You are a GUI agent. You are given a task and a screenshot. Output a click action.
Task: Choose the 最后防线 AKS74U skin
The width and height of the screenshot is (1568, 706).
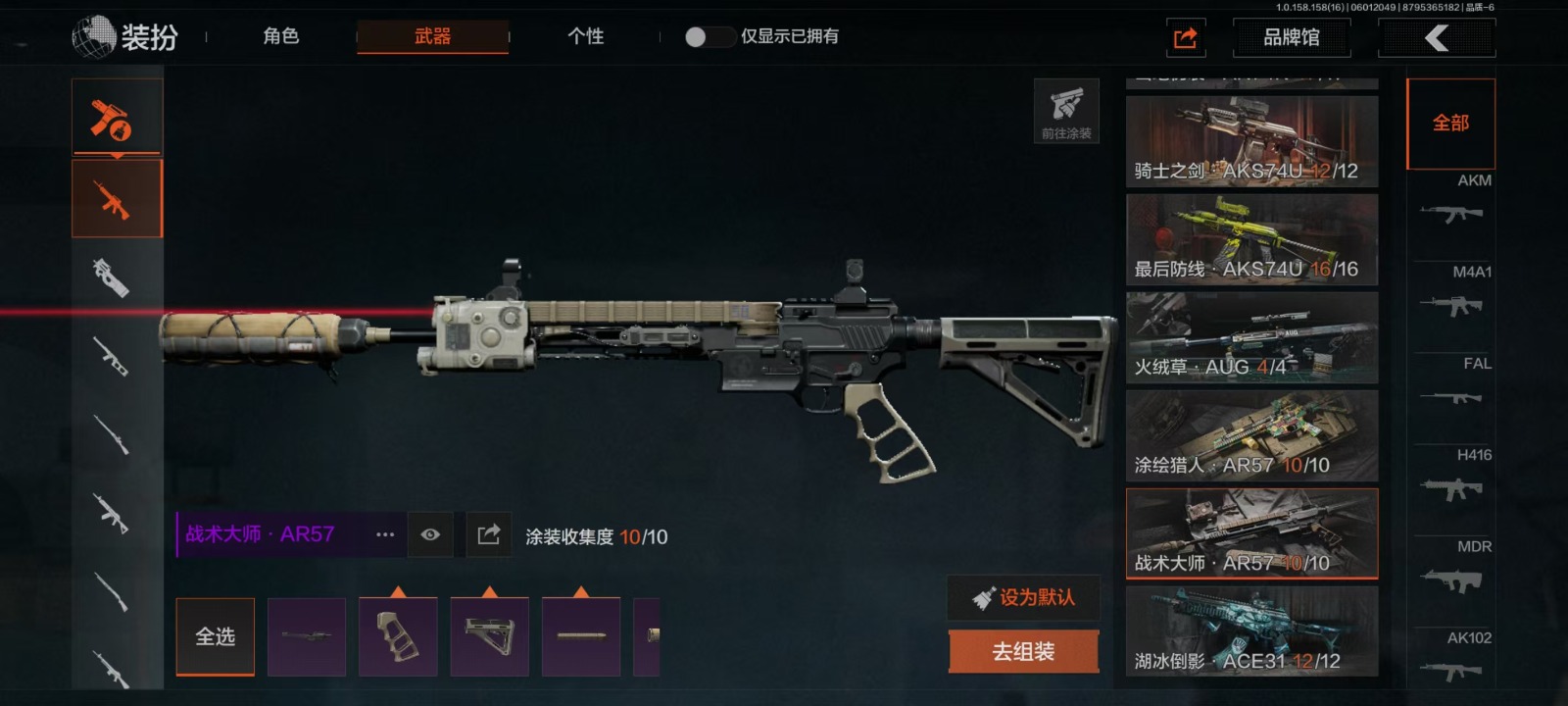coord(1251,239)
